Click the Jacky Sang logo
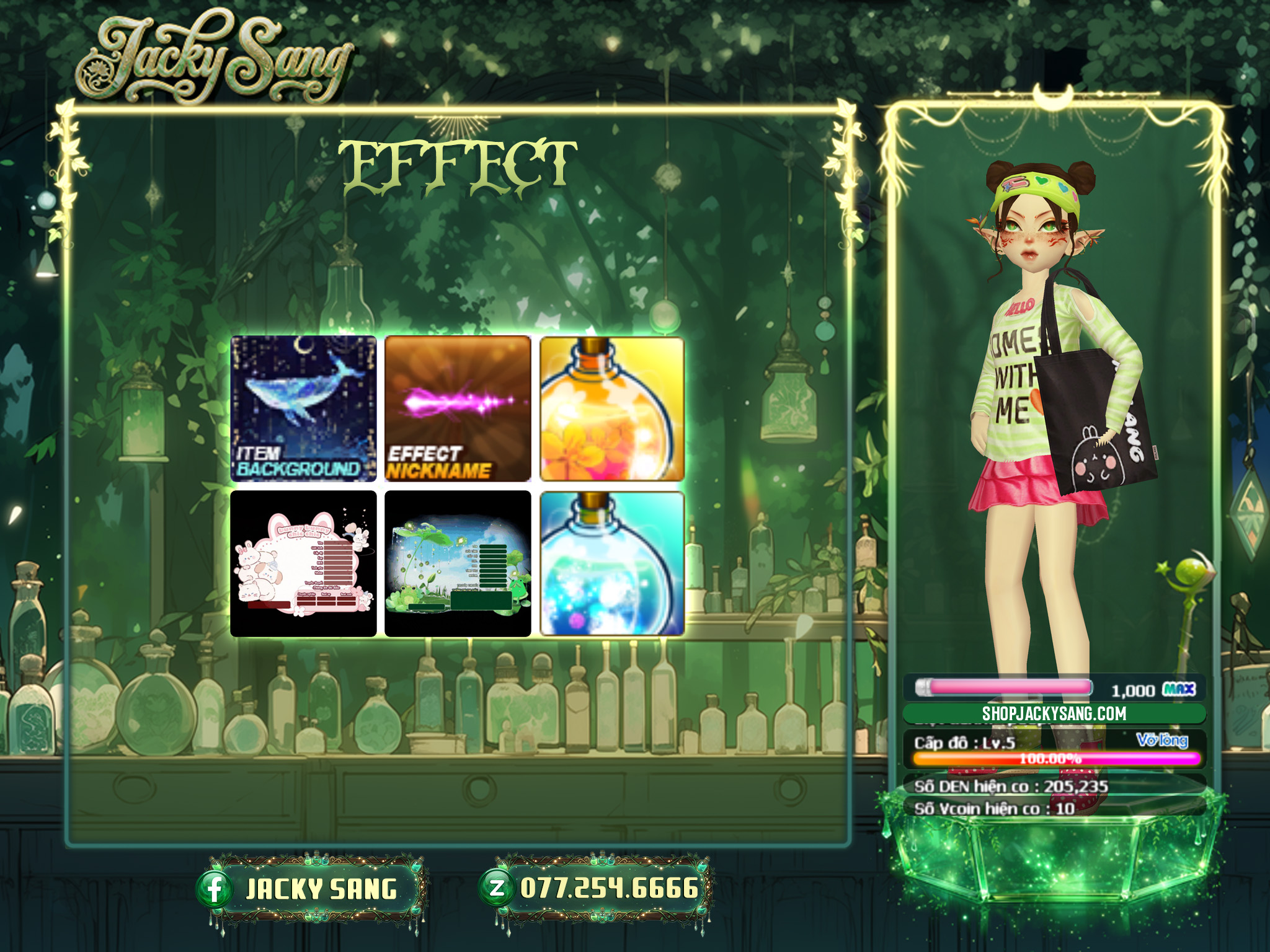This screenshot has height=952, width=1270. pos(214,61)
